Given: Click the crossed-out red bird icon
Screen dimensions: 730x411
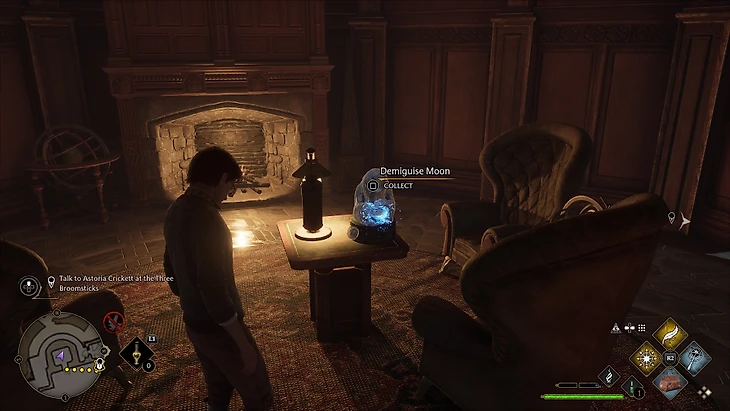Looking at the screenshot, I should pyautogui.click(x=113, y=321).
